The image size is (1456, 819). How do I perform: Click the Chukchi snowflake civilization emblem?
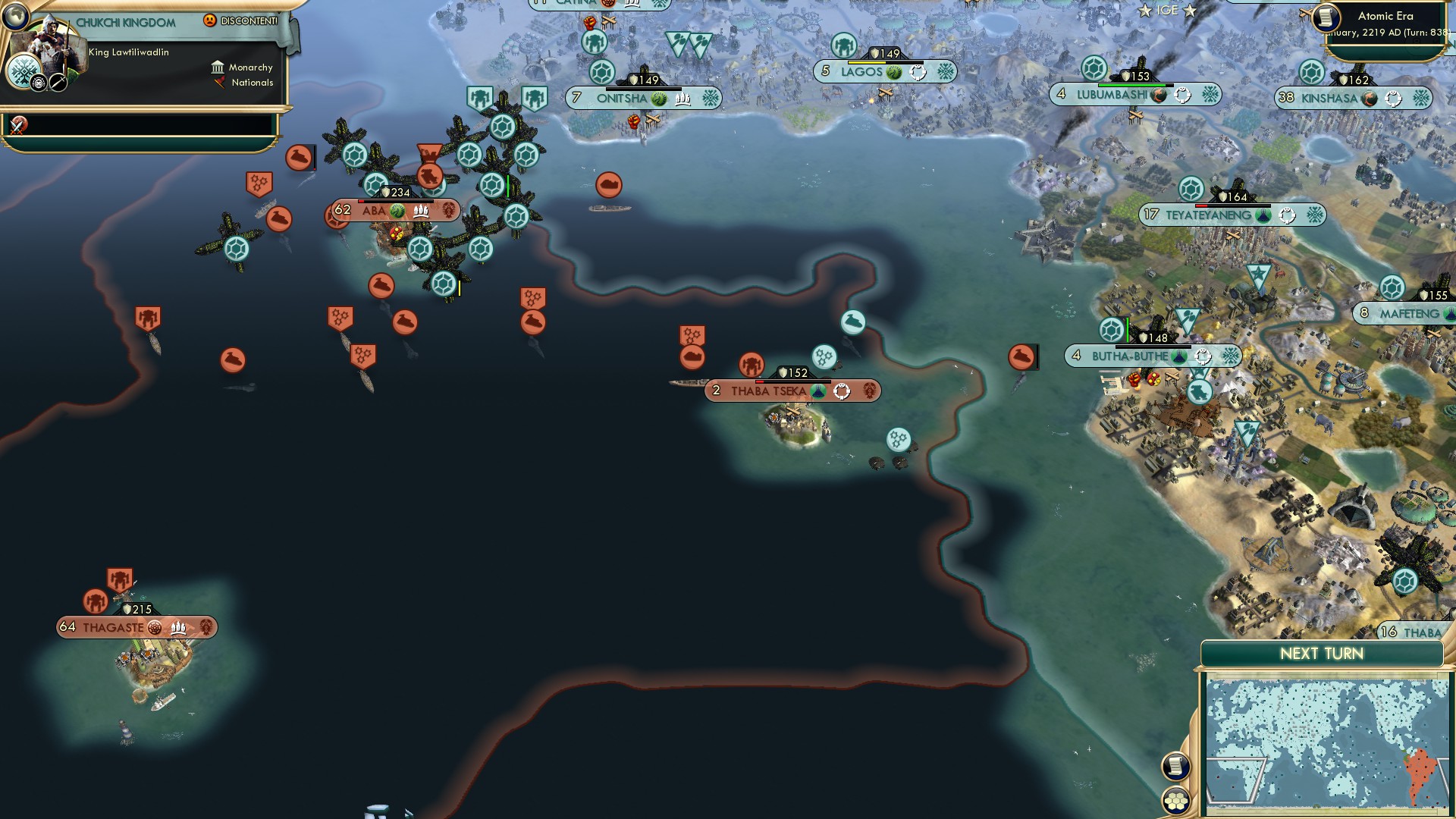(24, 71)
